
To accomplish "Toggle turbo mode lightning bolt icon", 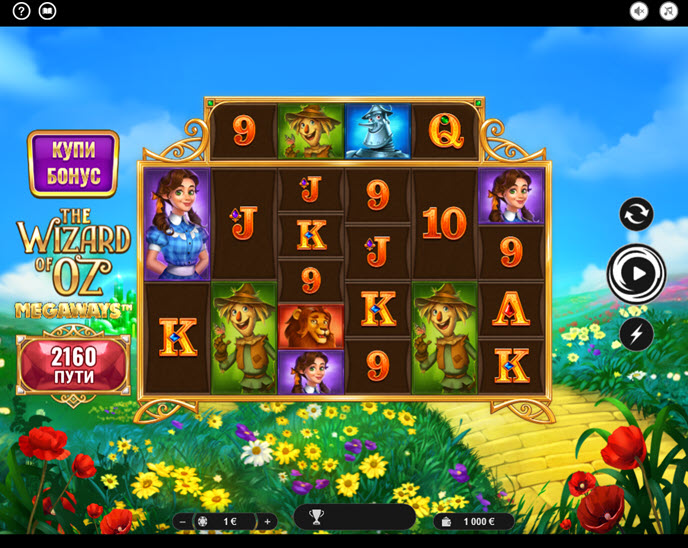I will point(636,333).
